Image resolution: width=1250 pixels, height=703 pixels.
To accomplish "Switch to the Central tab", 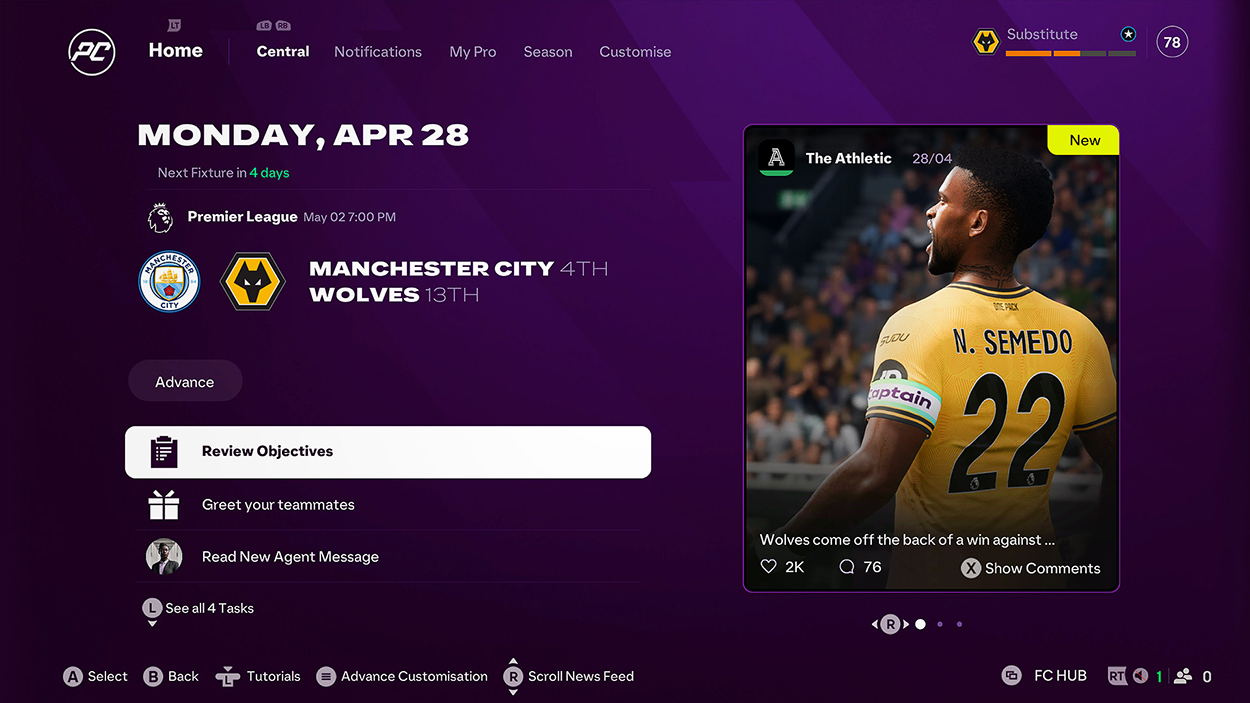I will [x=283, y=52].
